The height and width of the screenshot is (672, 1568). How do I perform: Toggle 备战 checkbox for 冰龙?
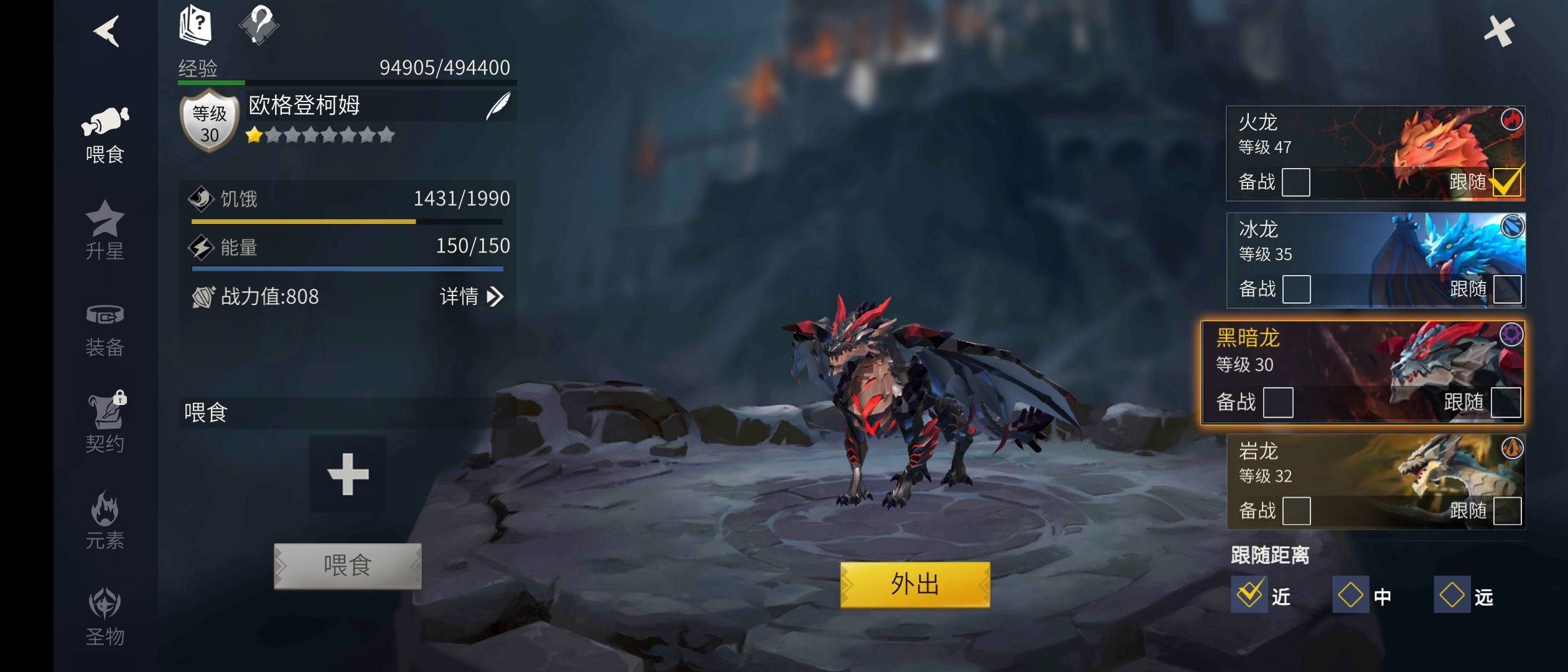tap(1297, 289)
